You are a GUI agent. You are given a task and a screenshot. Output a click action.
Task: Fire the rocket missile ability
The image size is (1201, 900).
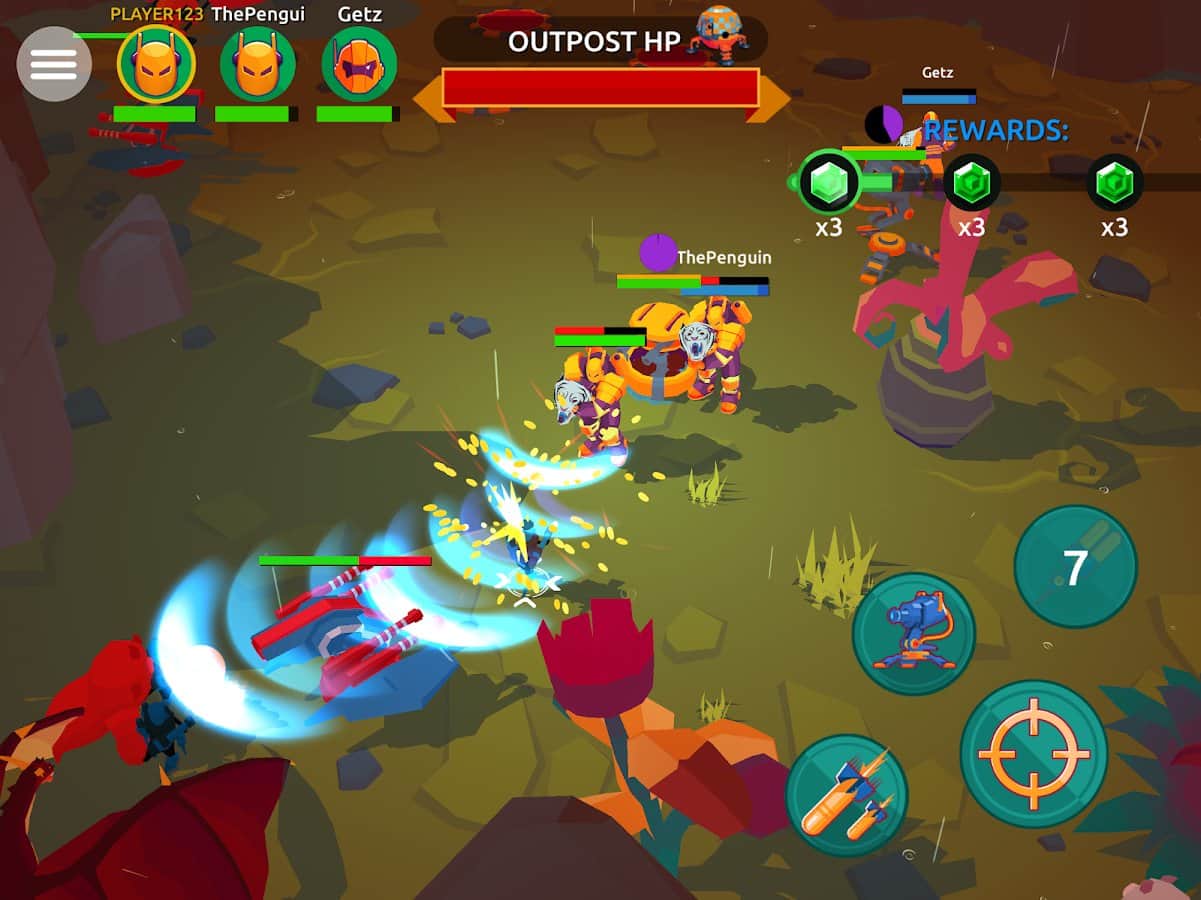coord(846,795)
